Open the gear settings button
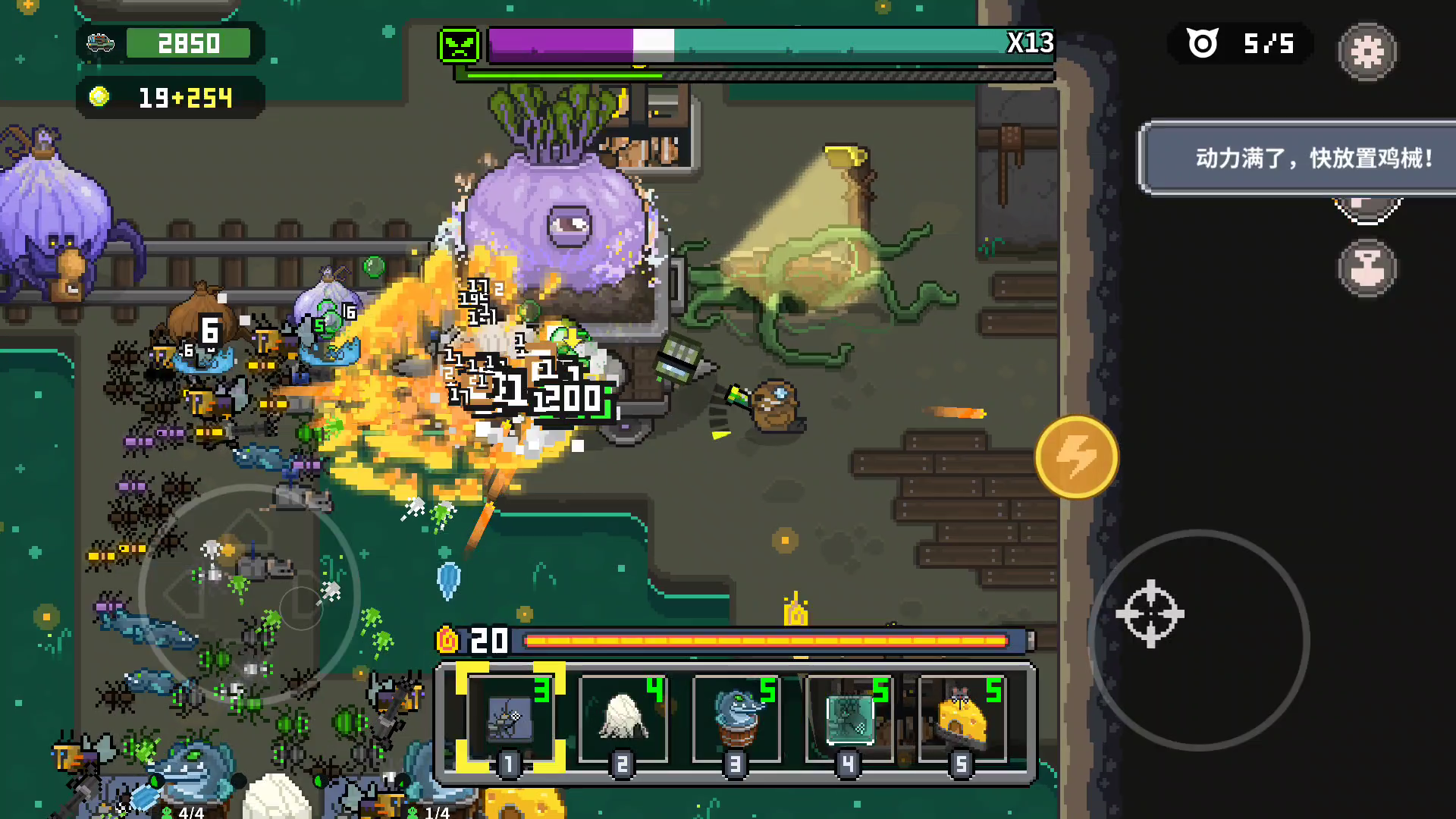Screen dimensions: 1456x819 [x=1367, y=52]
